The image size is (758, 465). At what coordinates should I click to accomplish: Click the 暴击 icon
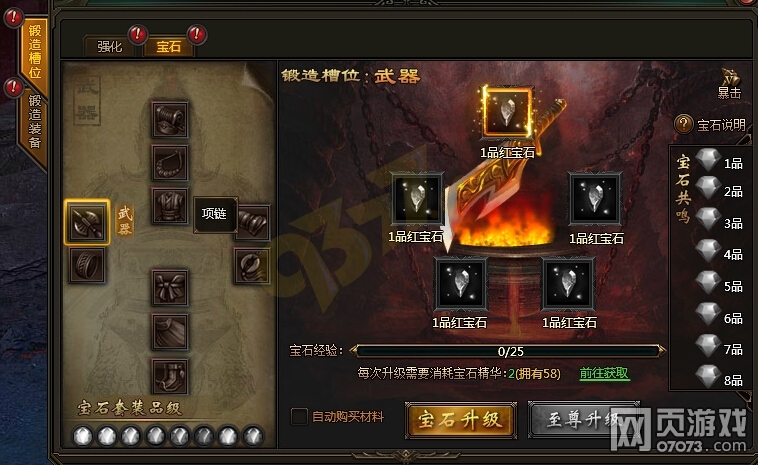728,84
